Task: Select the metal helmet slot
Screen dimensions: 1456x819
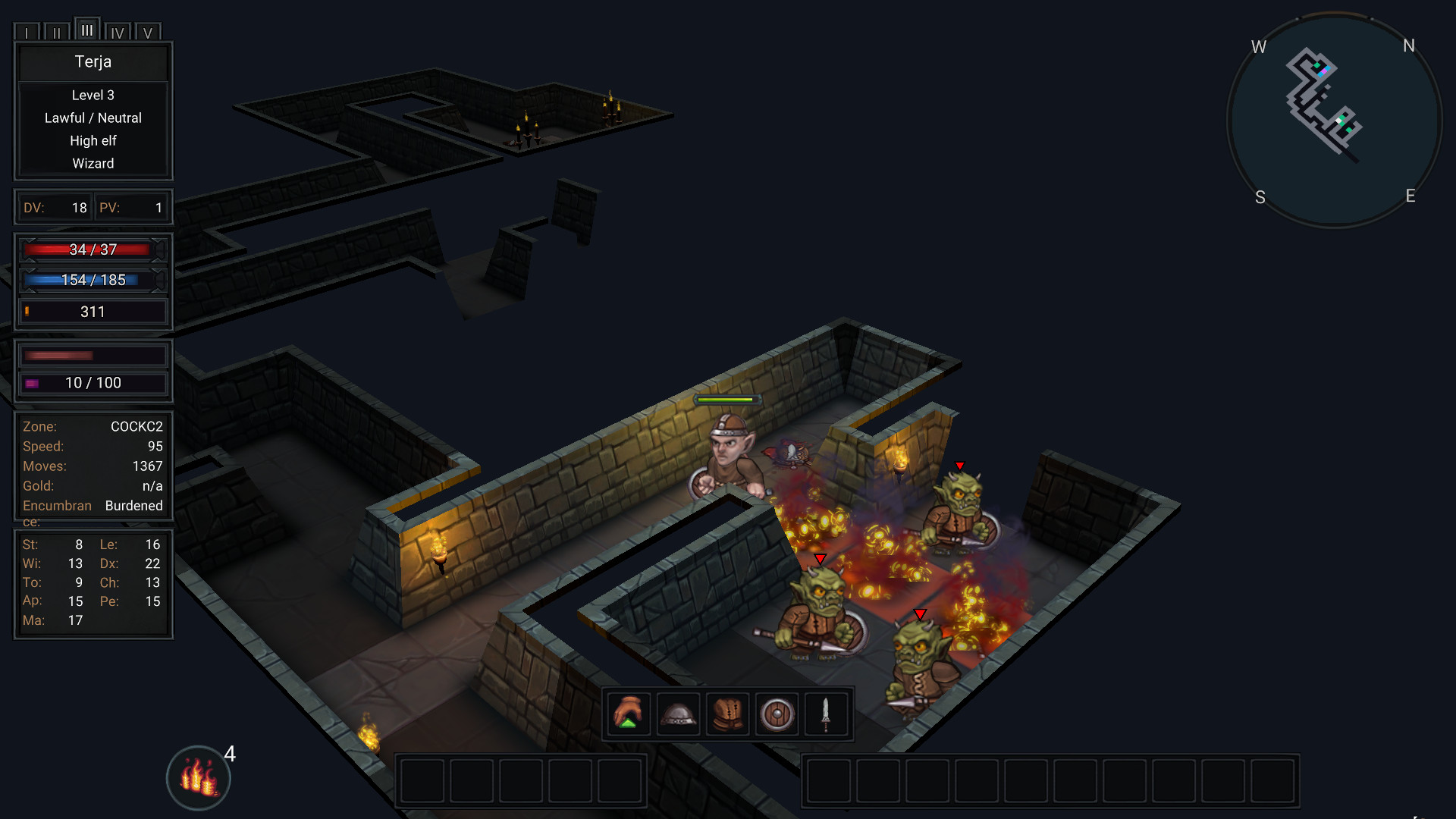Action: pyautogui.click(x=678, y=714)
